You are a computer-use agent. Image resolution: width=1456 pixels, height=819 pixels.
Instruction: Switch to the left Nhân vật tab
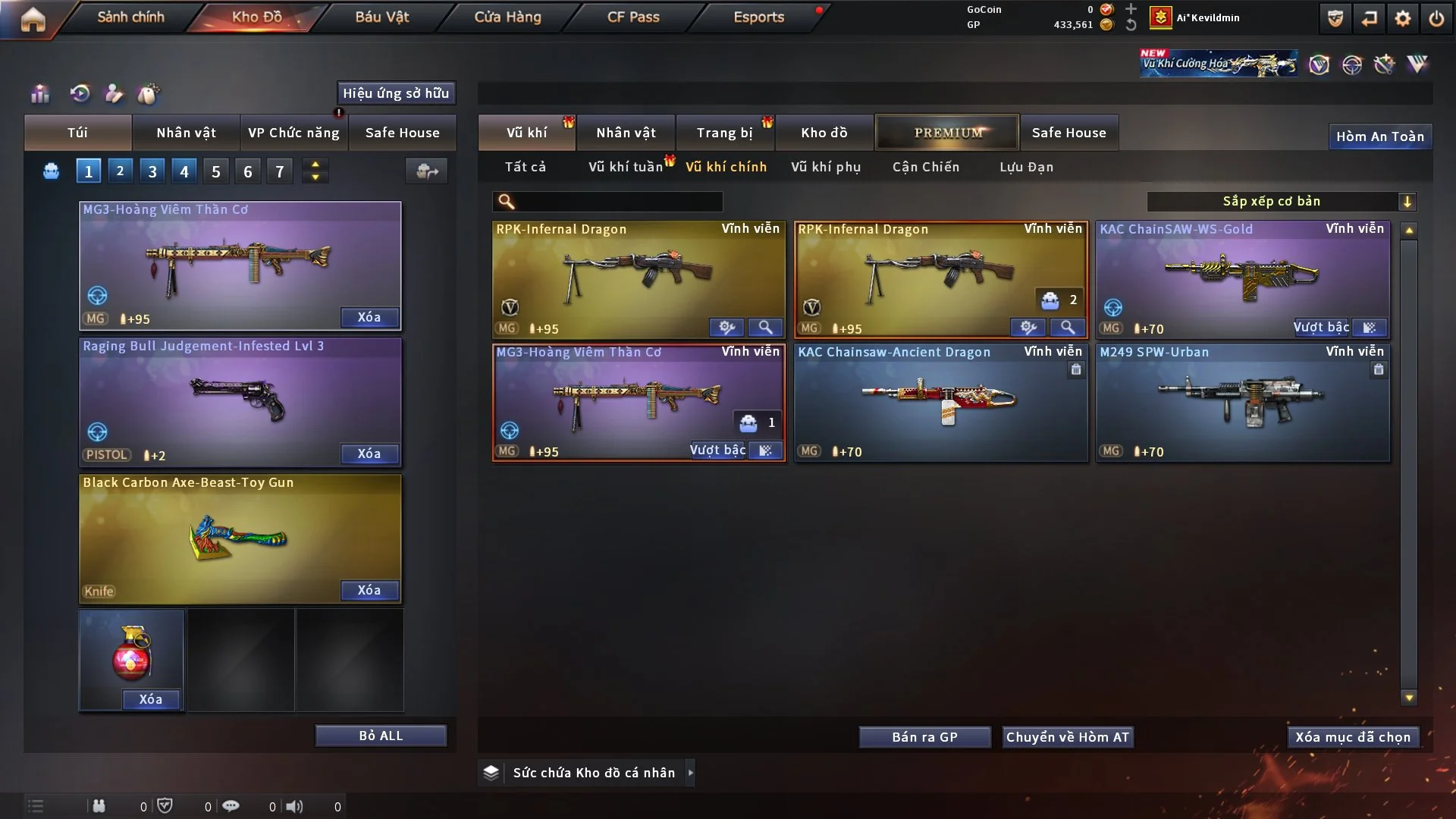(x=186, y=133)
